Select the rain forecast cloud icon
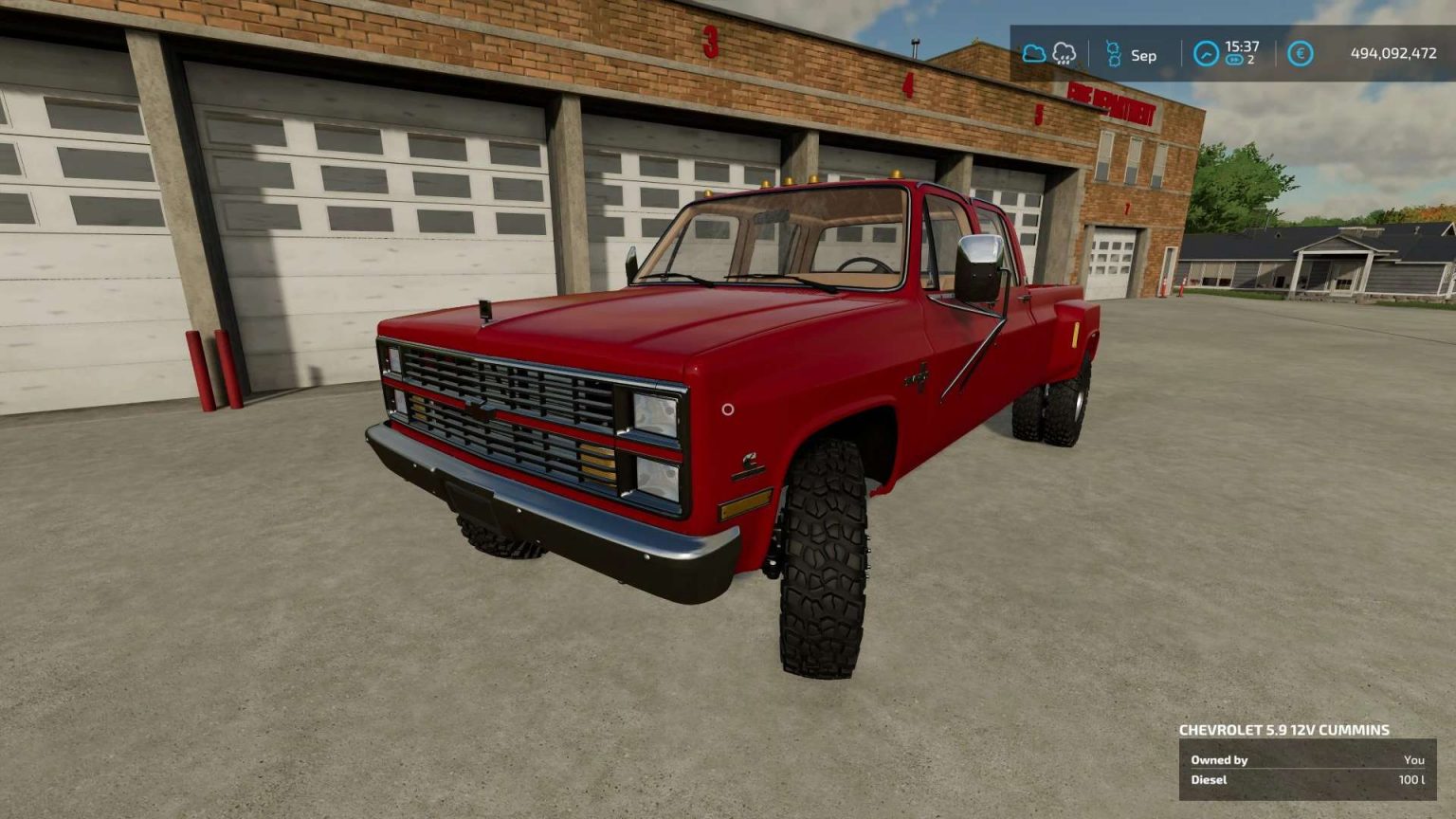 pos(1065,54)
